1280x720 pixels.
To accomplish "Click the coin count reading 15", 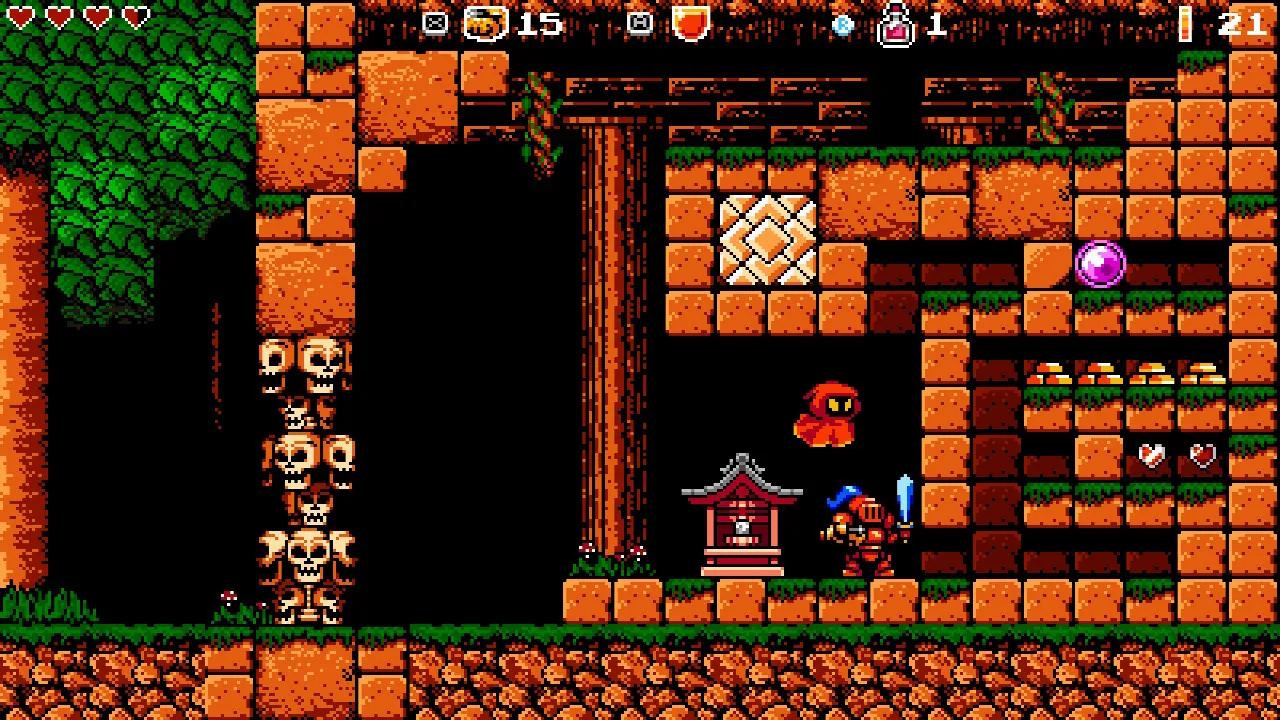I will pos(540,23).
